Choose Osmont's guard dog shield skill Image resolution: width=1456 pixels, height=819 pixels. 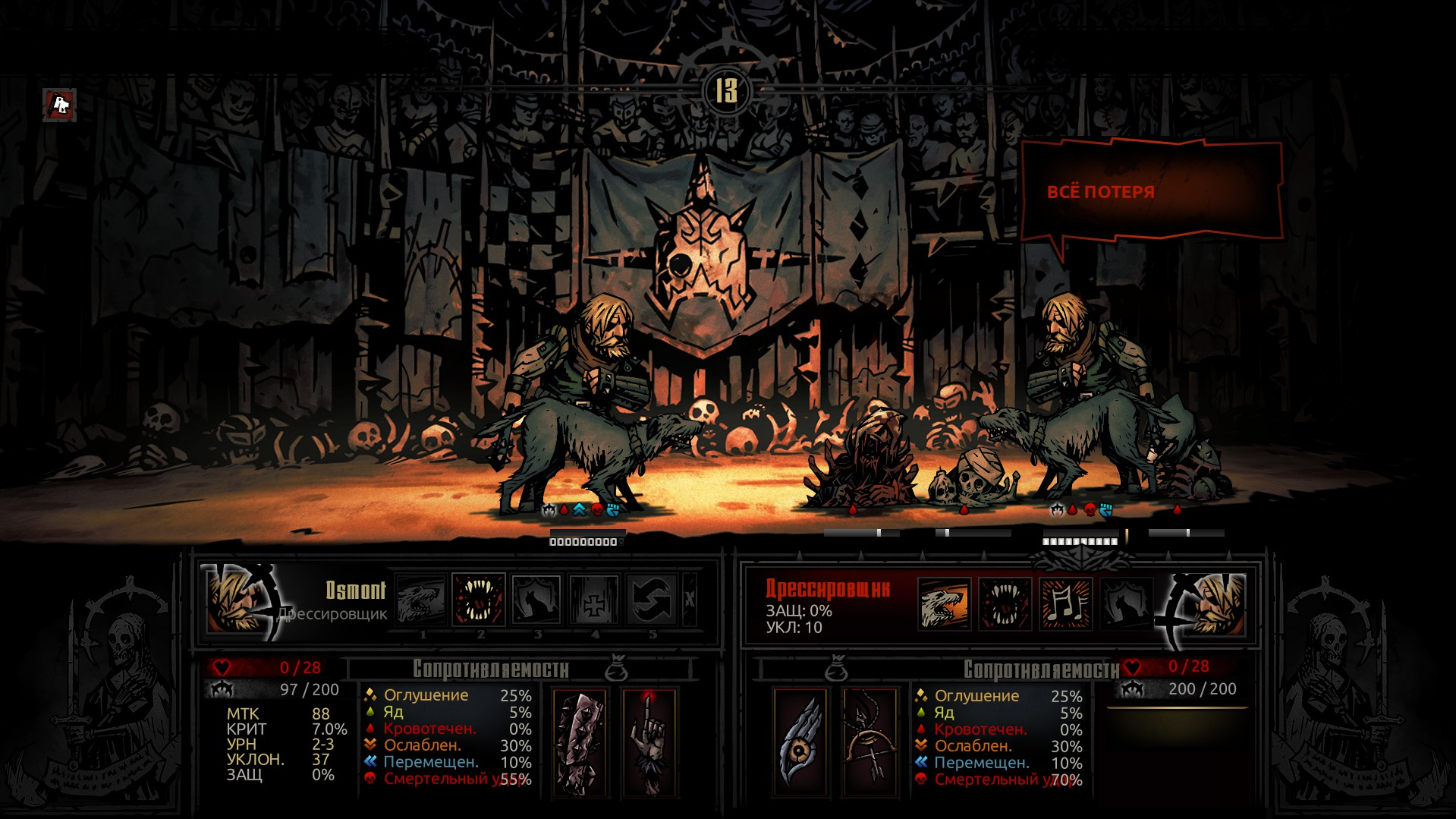536,600
